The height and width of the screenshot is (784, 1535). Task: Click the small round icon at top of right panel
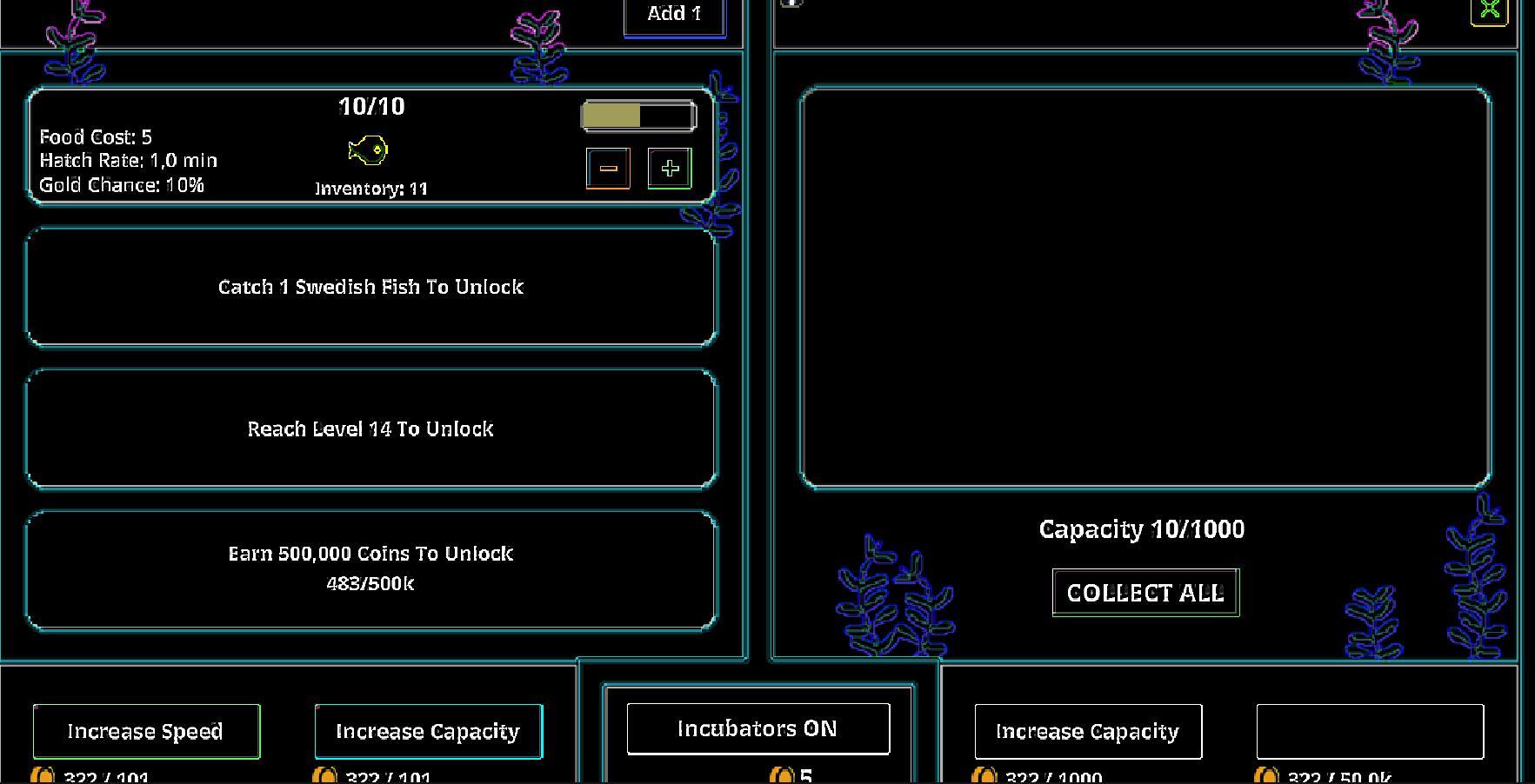[791, 4]
